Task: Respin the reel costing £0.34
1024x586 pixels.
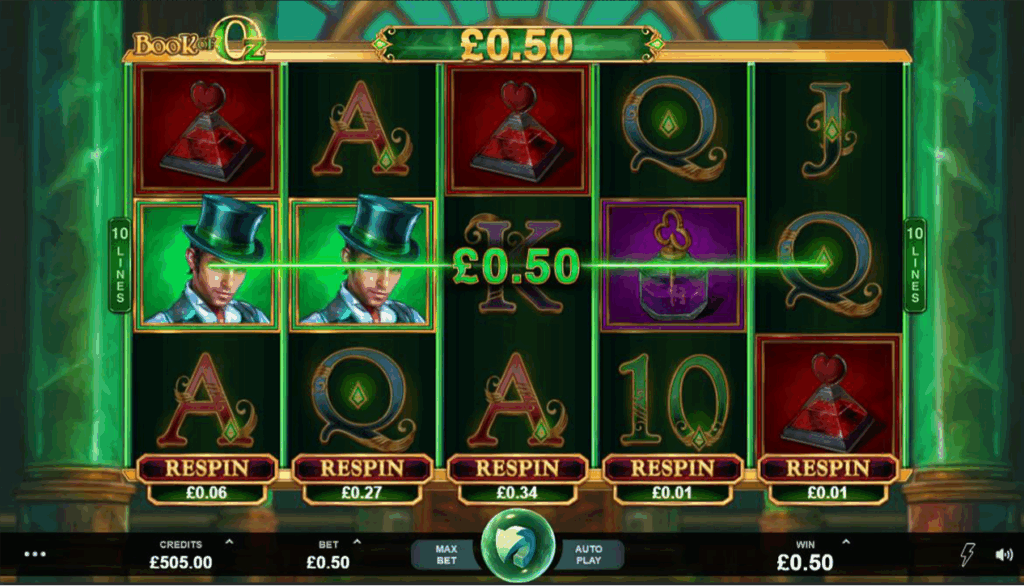Action: click(x=517, y=468)
